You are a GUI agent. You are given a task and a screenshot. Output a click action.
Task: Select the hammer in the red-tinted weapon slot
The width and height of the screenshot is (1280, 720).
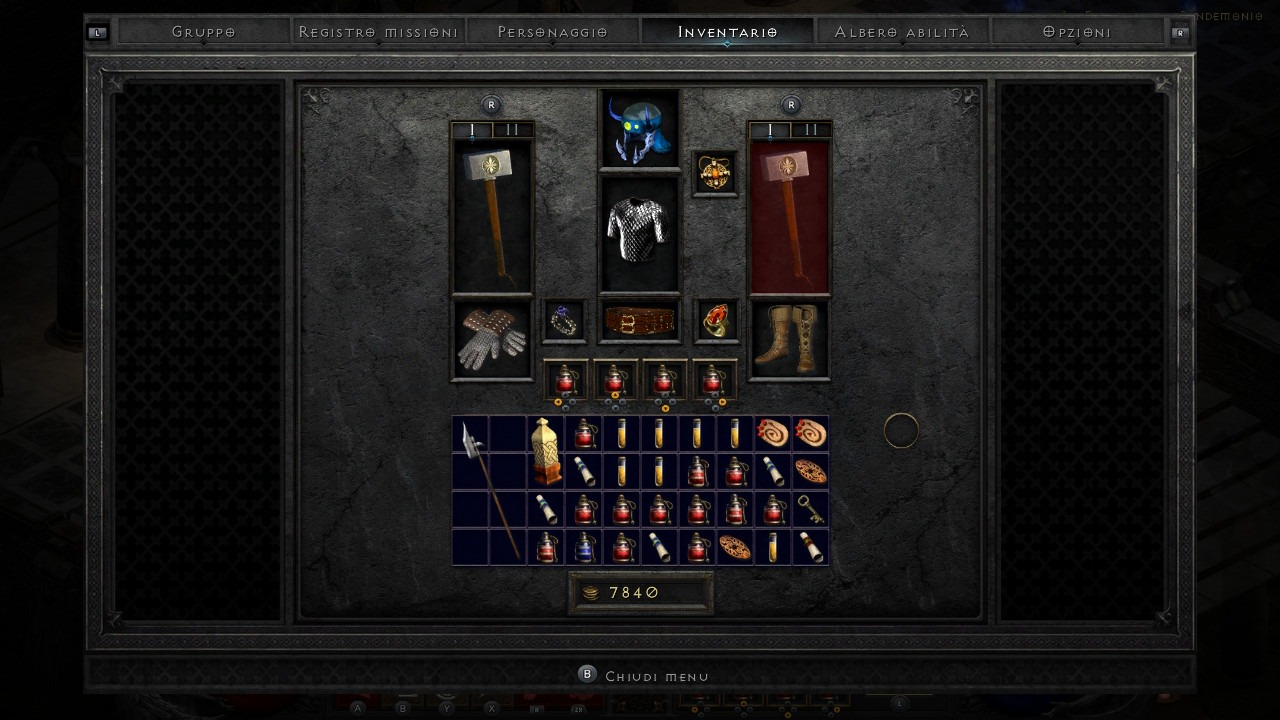[x=789, y=216]
